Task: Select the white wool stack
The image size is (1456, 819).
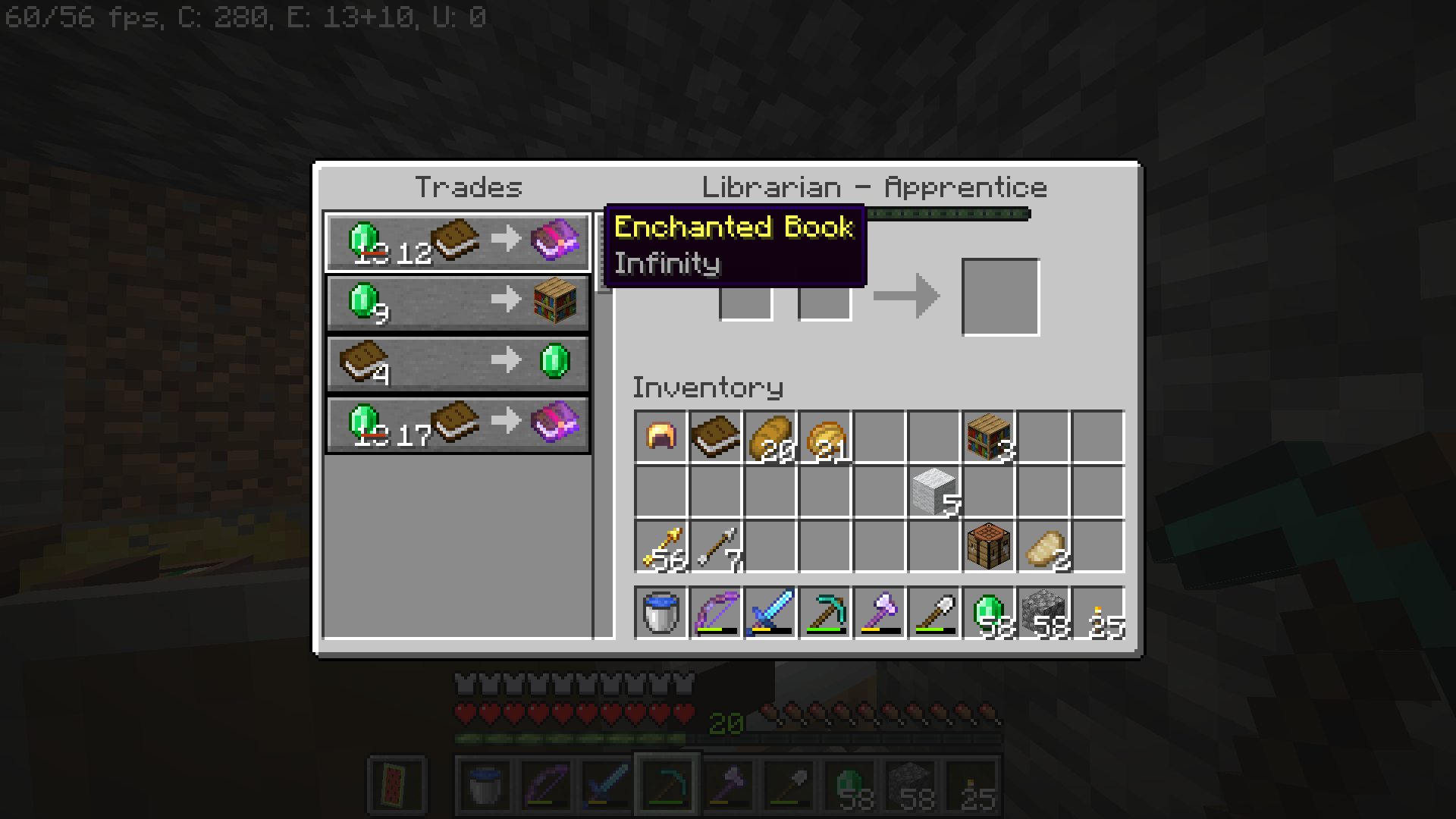Action: coord(934,491)
